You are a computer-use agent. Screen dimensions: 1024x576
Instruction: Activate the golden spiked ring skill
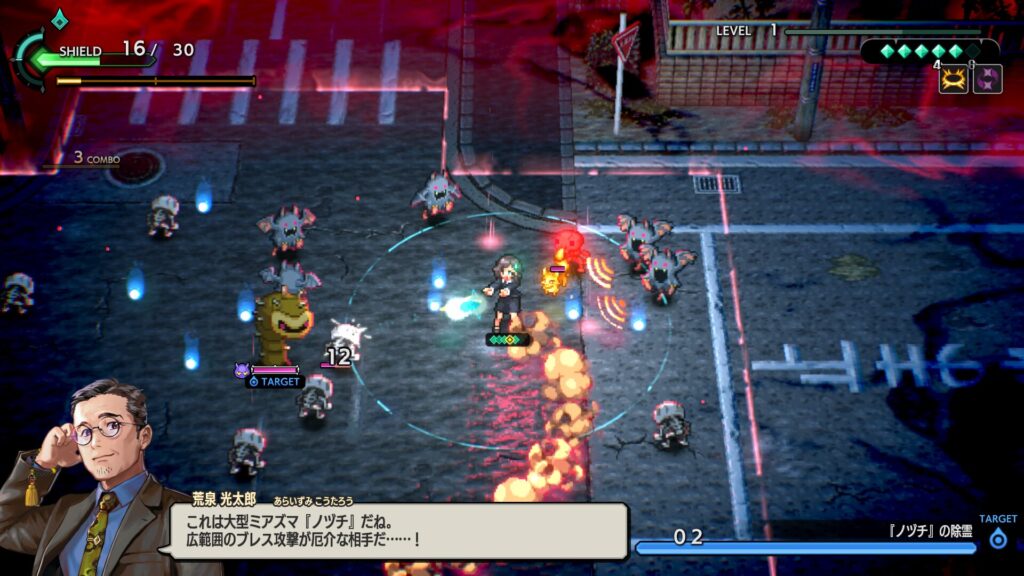953,79
